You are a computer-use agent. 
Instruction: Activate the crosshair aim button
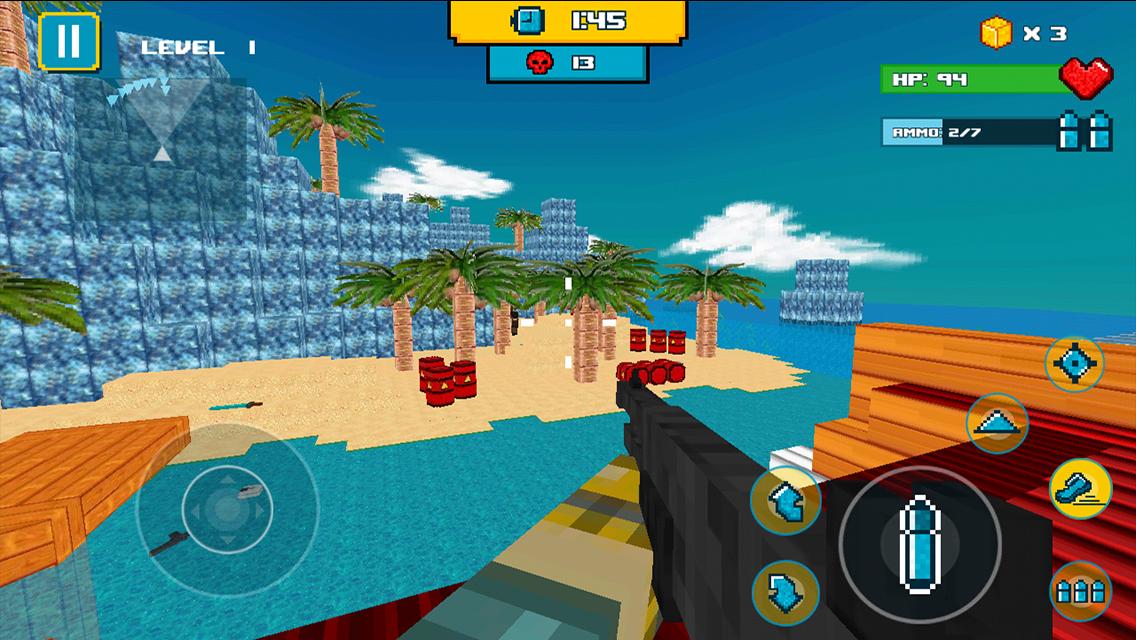tap(1075, 364)
